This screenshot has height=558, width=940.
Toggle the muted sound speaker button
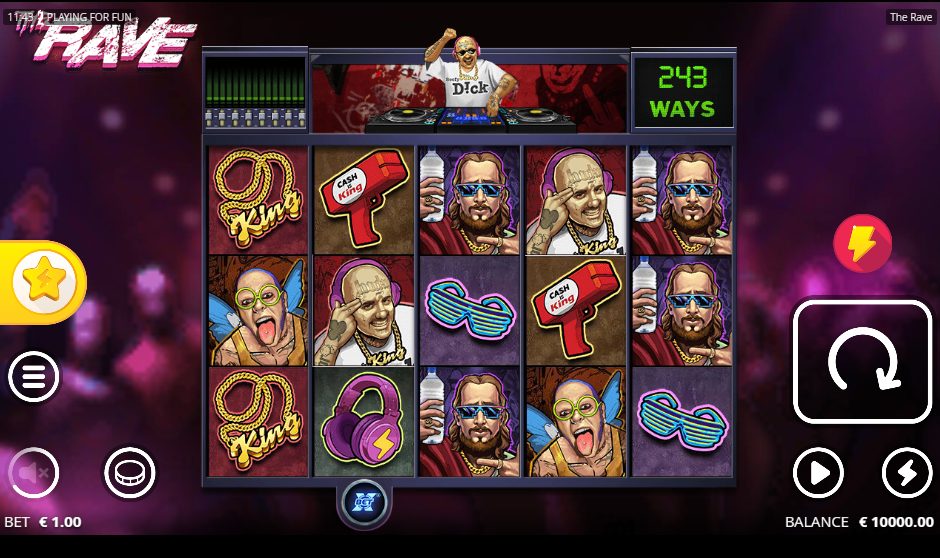tap(33, 472)
